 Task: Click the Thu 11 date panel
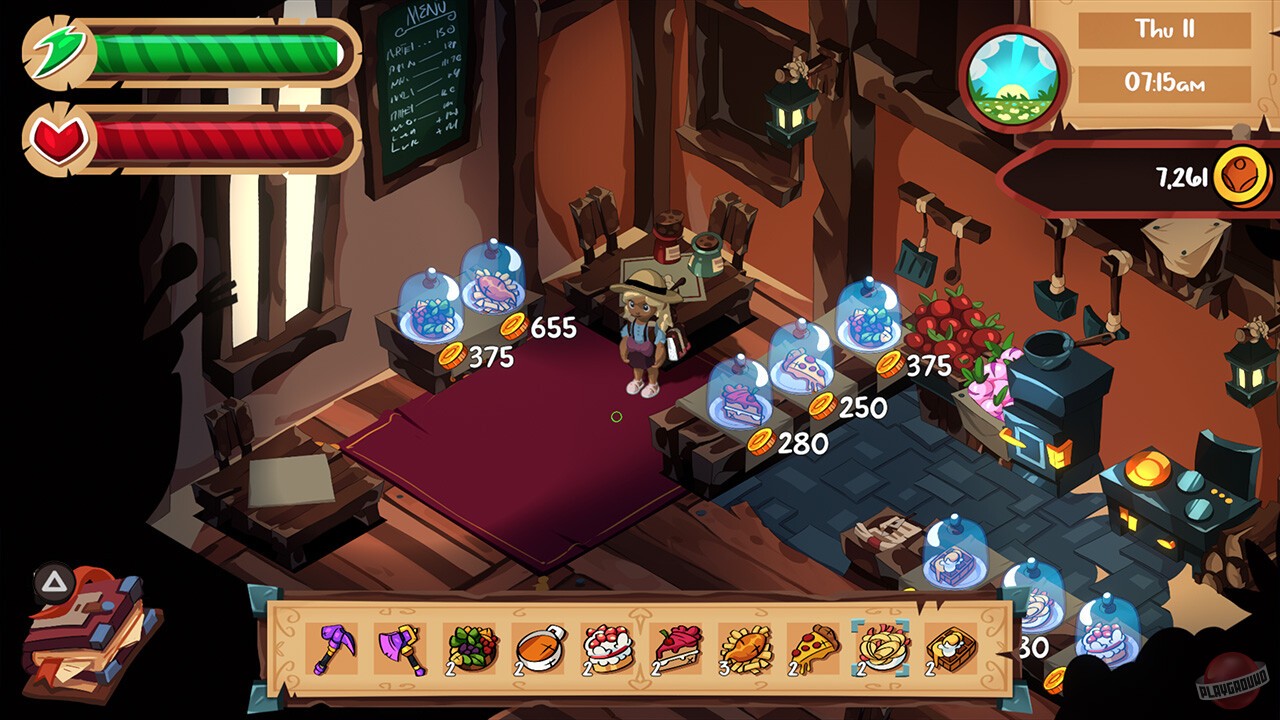click(1163, 30)
